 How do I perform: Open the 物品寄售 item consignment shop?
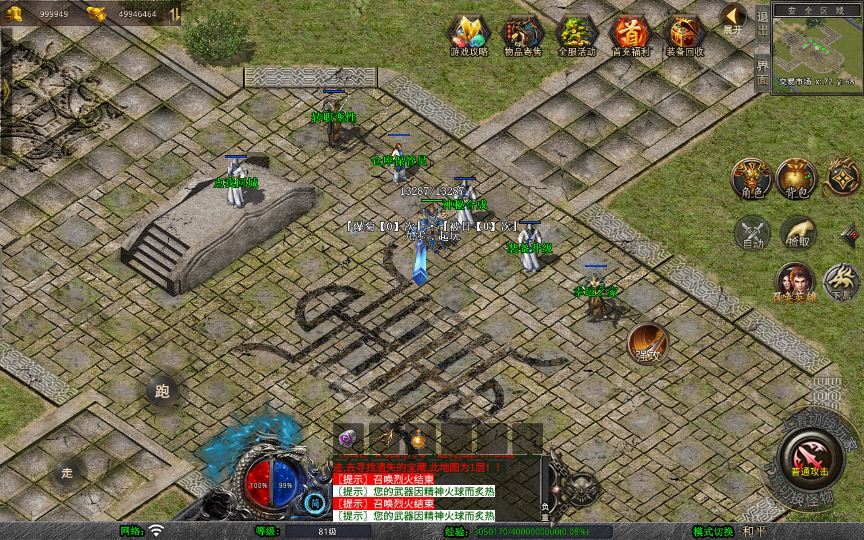521,35
